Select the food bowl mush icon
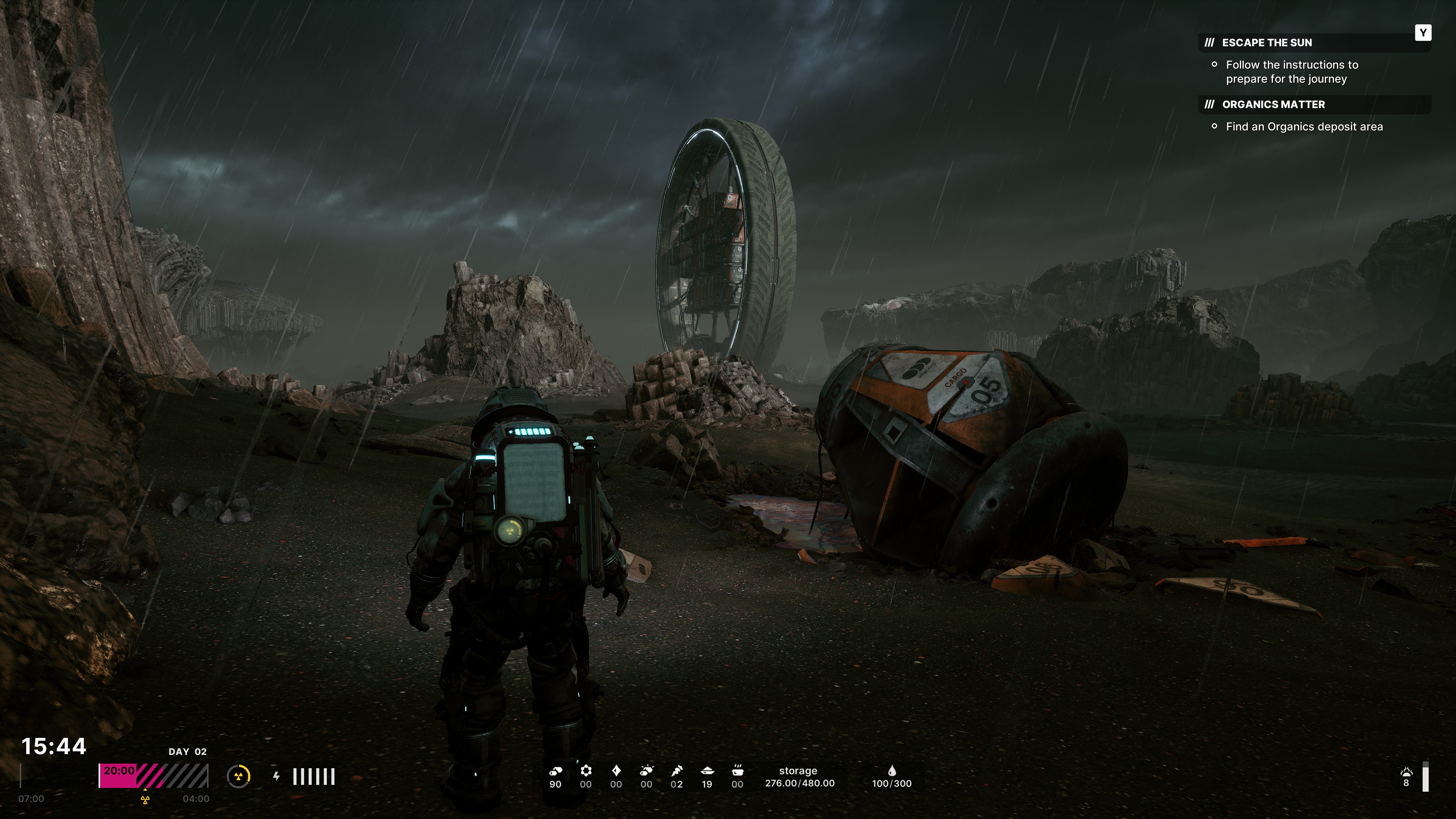Viewport: 1456px width, 819px height. (x=707, y=770)
